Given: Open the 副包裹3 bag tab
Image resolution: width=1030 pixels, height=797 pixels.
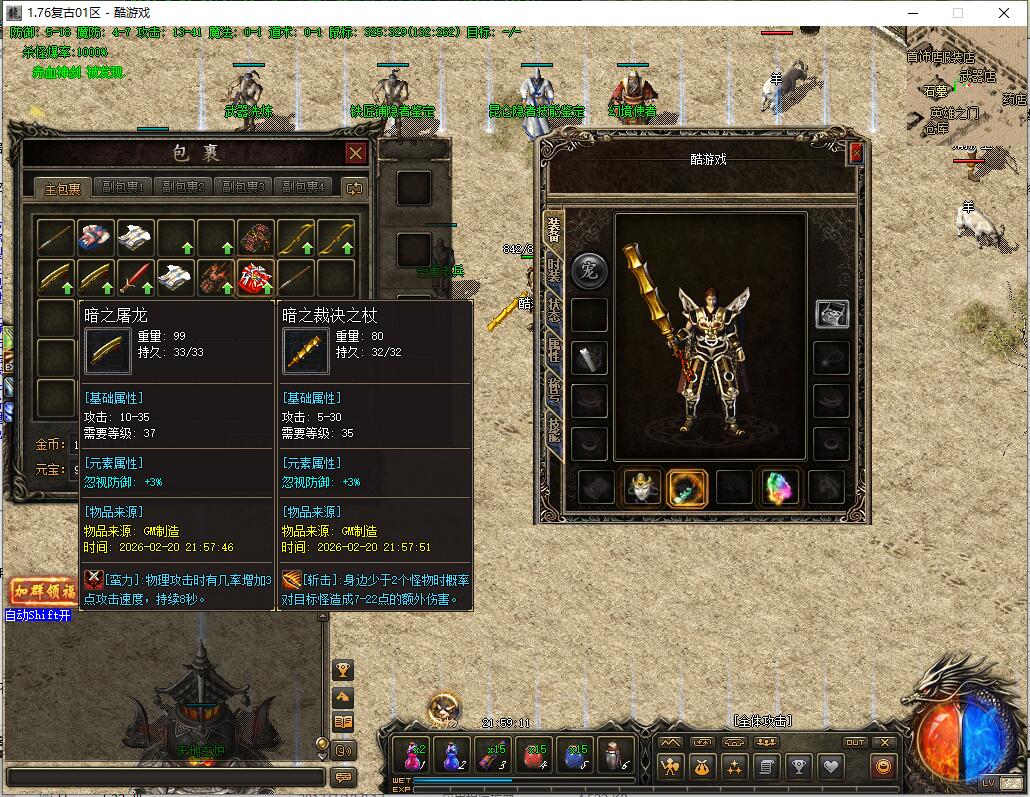Looking at the screenshot, I should pos(243,187).
